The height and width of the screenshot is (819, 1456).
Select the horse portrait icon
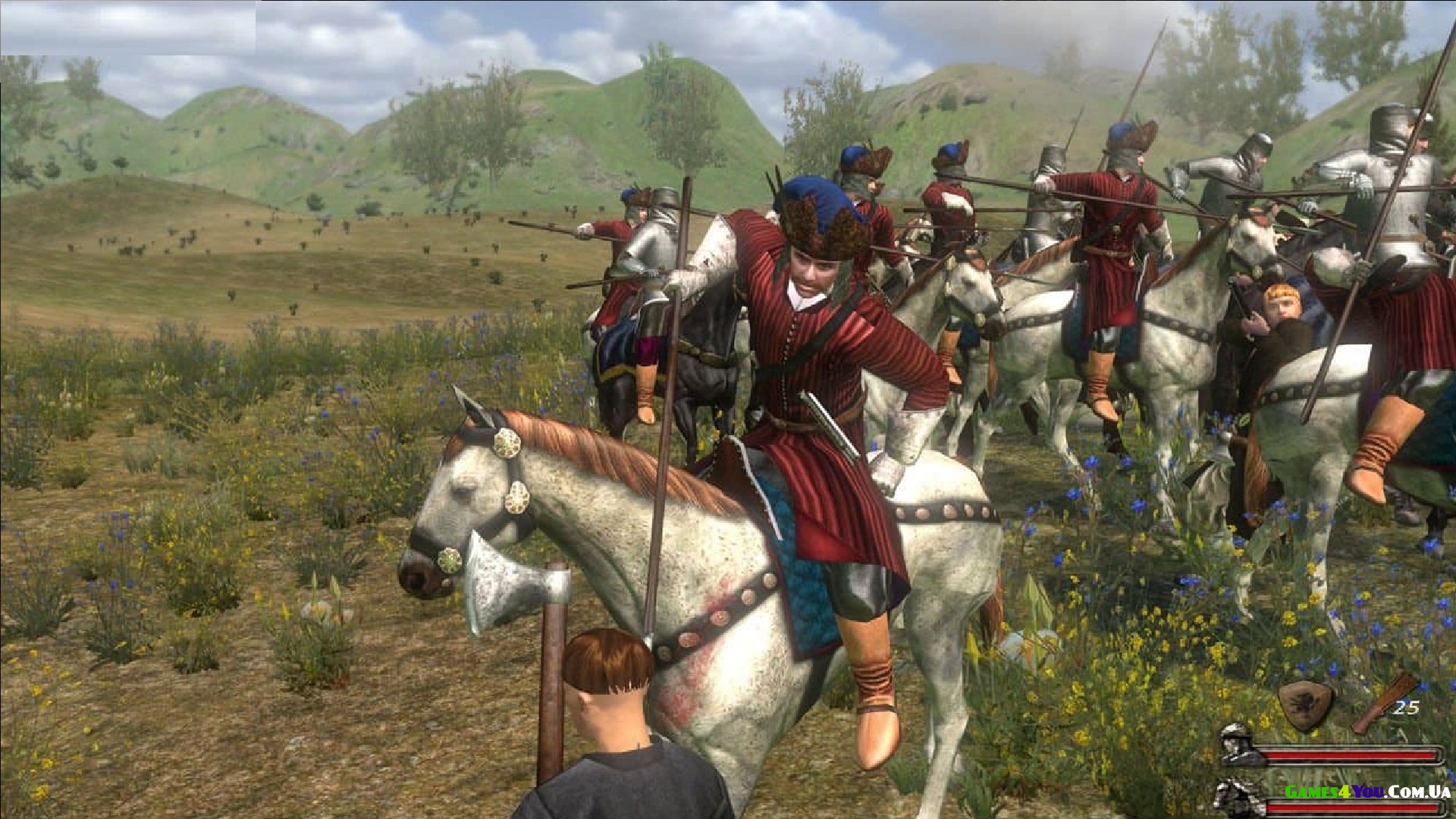pos(1236,798)
